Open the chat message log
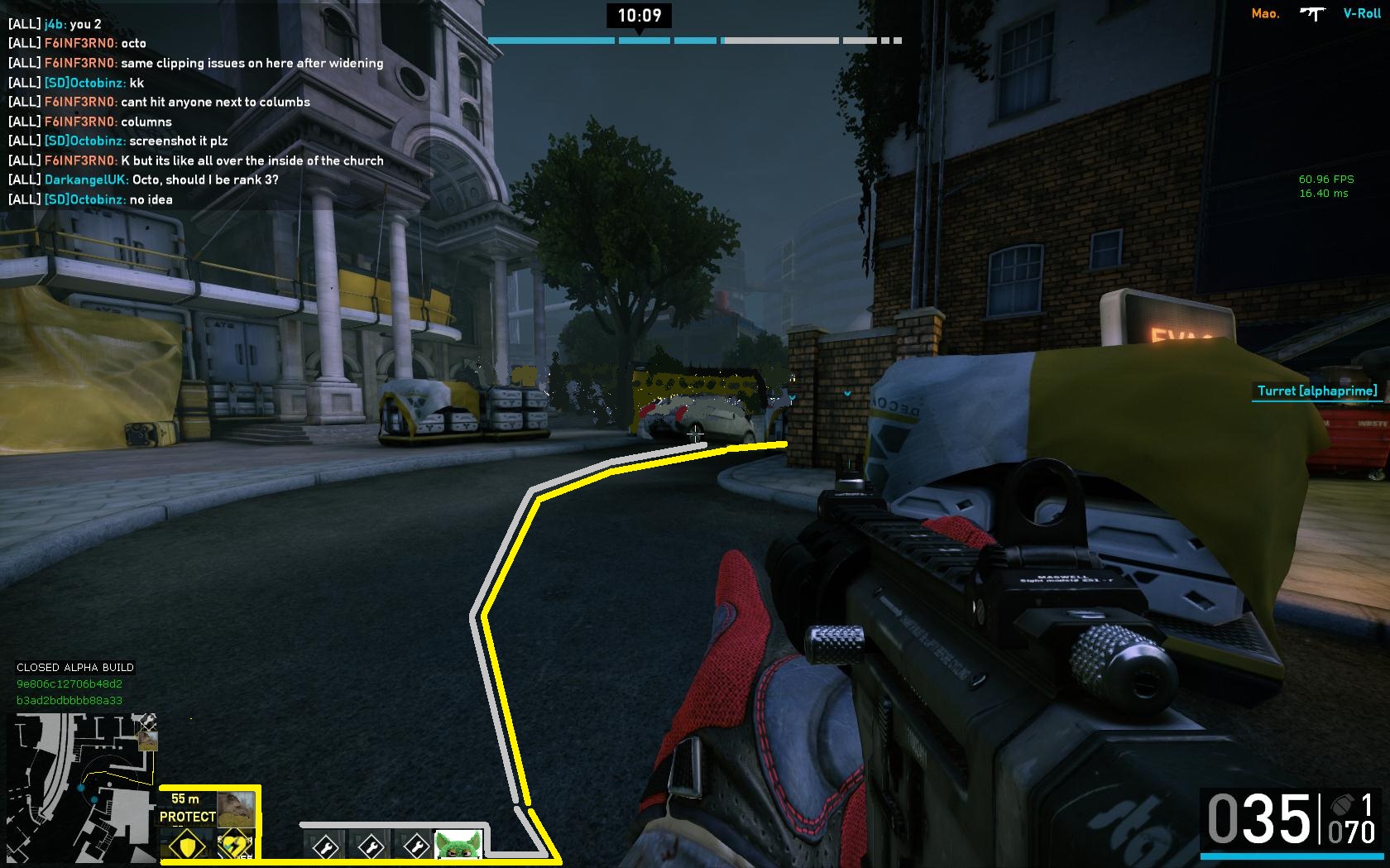The width and height of the screenshot is (1390, 868). (x=196, y=112)
